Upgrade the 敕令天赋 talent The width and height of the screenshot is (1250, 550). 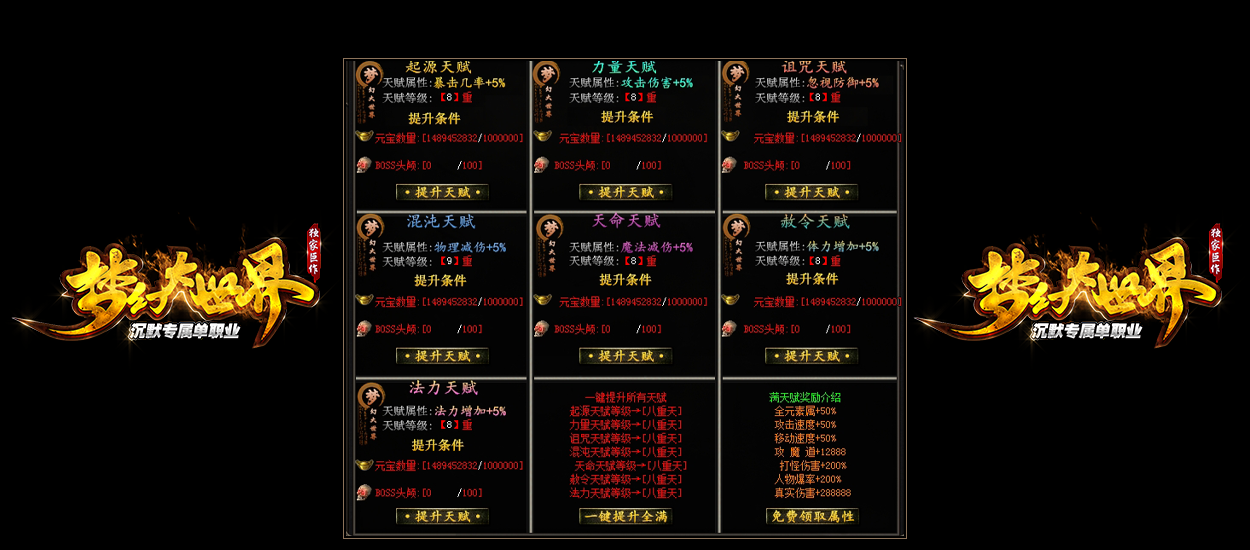(811, 356)
